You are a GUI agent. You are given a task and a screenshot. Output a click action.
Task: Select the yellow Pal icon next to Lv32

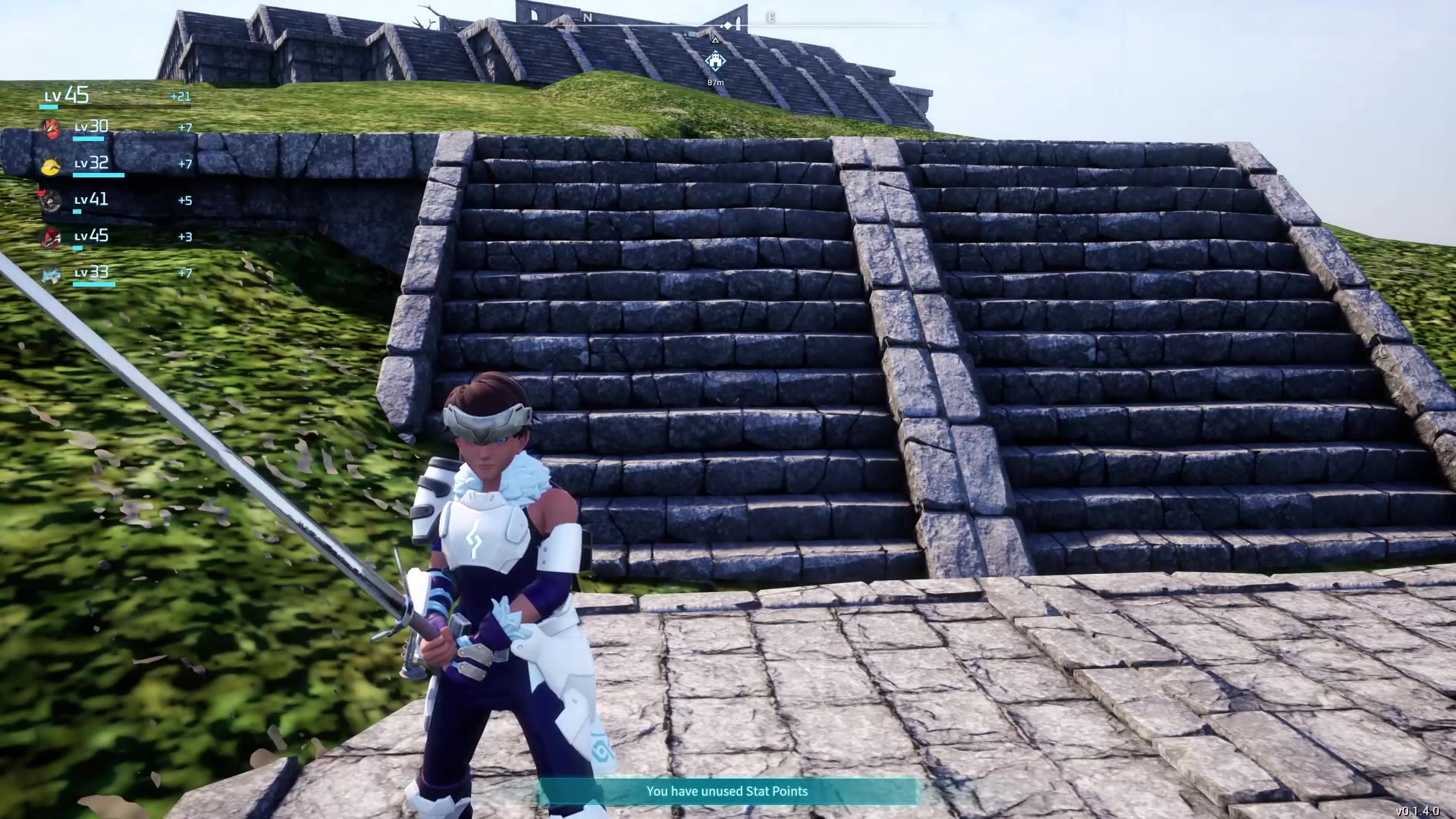[x=50, y=165]
